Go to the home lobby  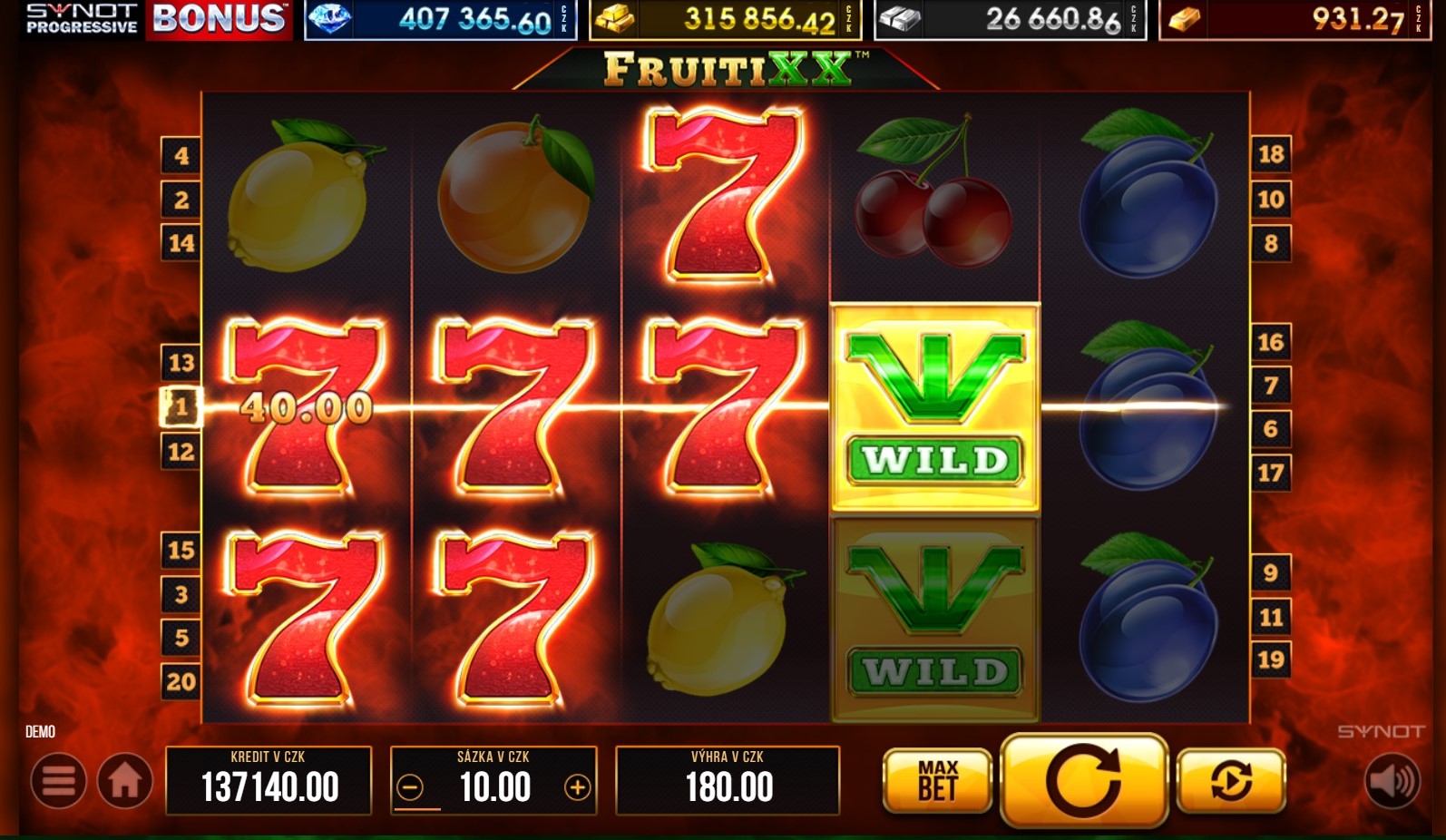(125, 781)
